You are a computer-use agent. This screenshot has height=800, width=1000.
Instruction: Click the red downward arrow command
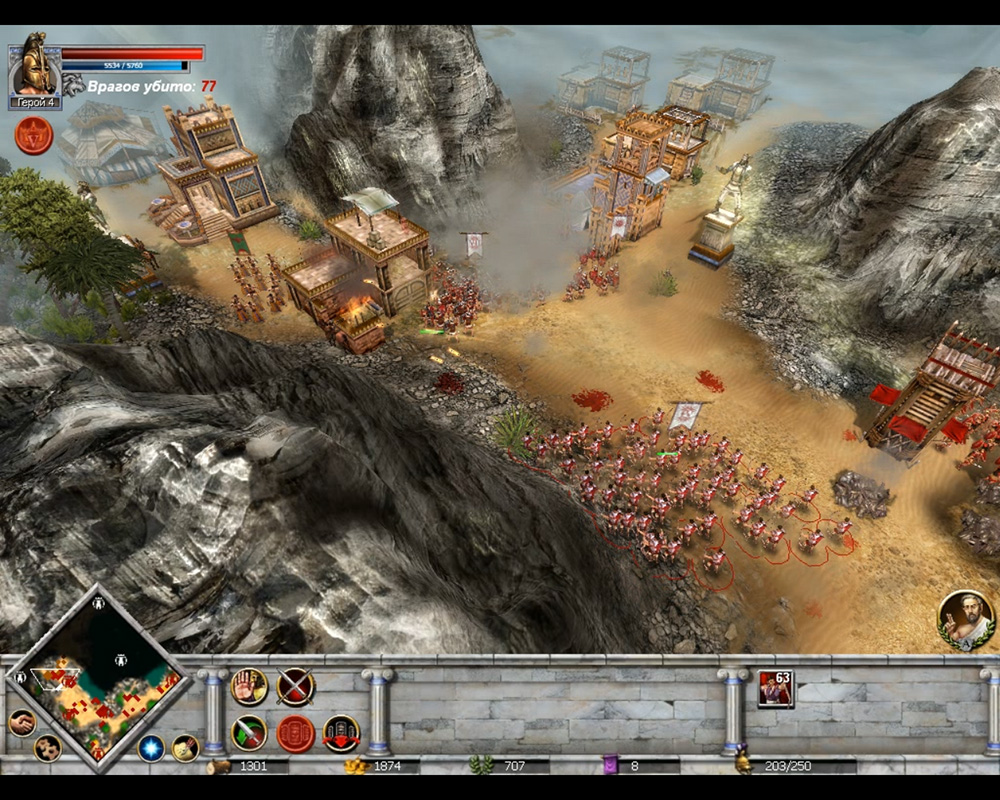pos(341,733)
